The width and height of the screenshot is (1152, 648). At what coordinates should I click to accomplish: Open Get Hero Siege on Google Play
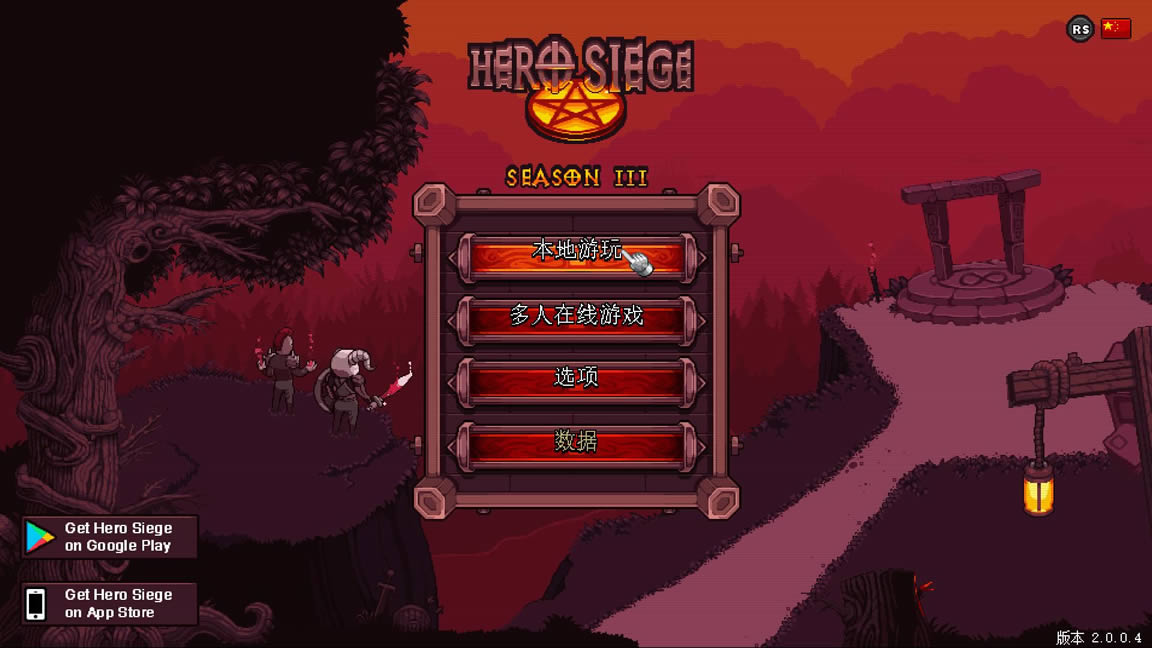[x=110, y=537]
